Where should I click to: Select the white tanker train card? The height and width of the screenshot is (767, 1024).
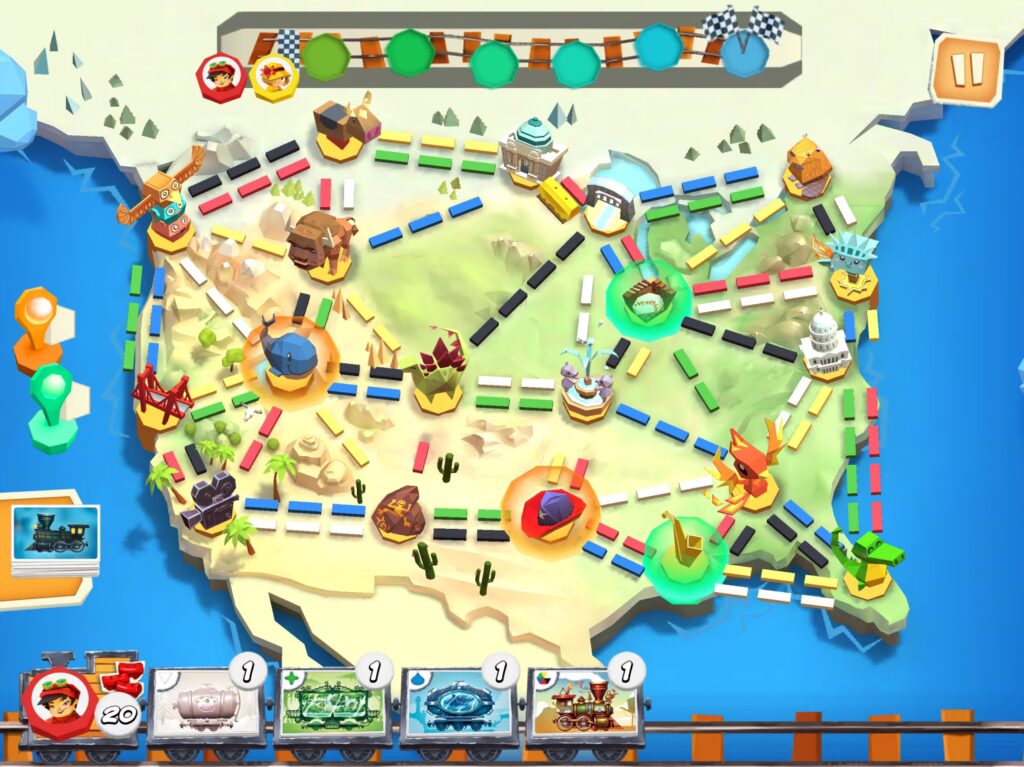207,707
